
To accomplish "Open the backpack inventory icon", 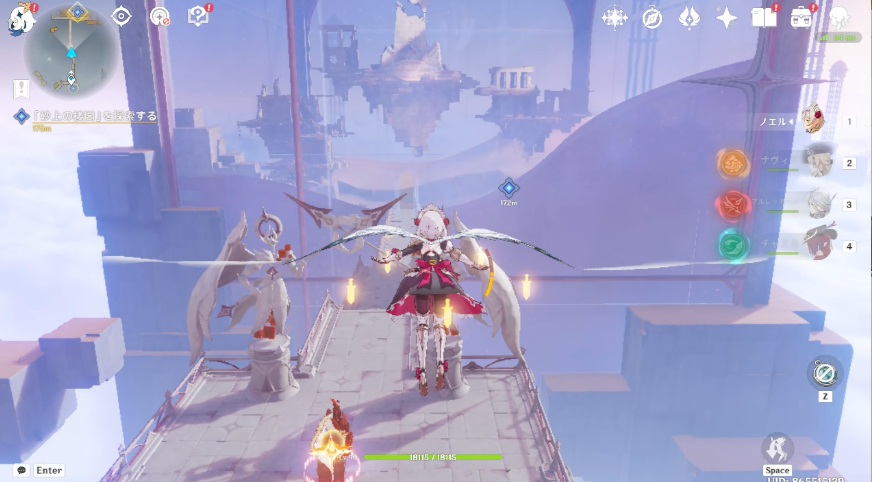I will click(x=801, y=17).
